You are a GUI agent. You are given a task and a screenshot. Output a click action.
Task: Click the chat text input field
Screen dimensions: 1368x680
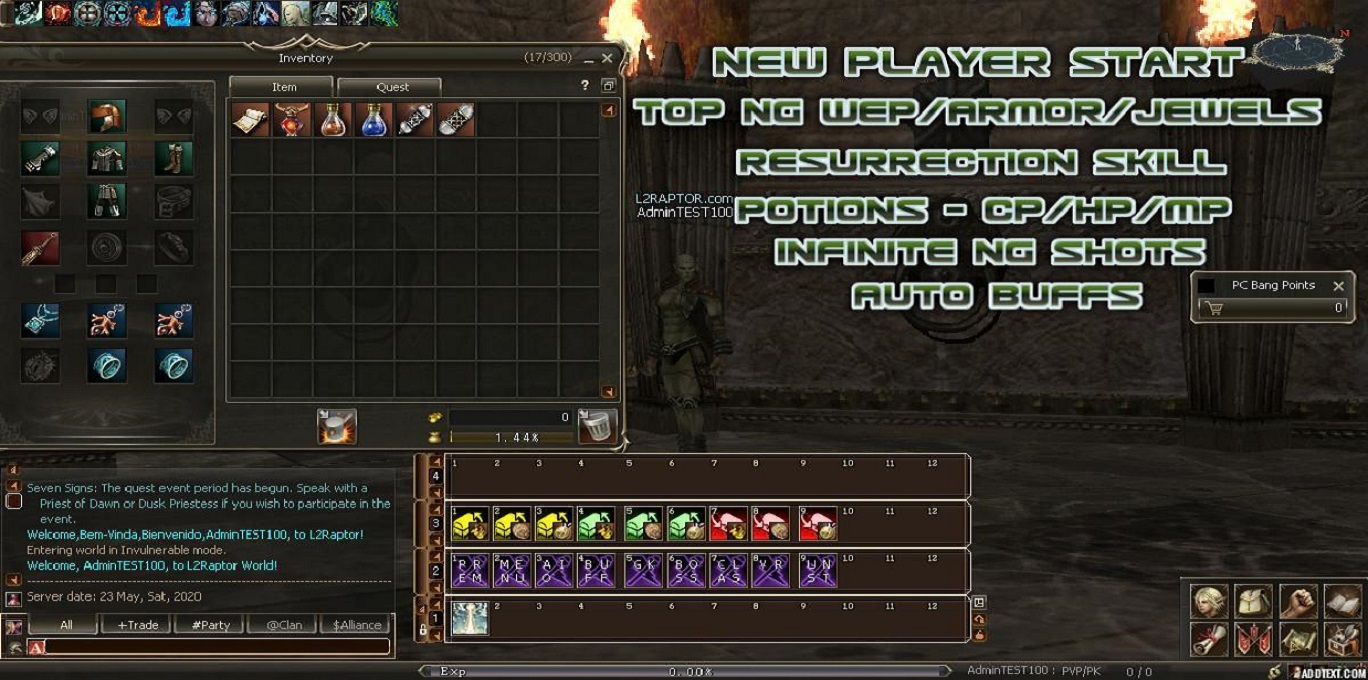(215, 647)
